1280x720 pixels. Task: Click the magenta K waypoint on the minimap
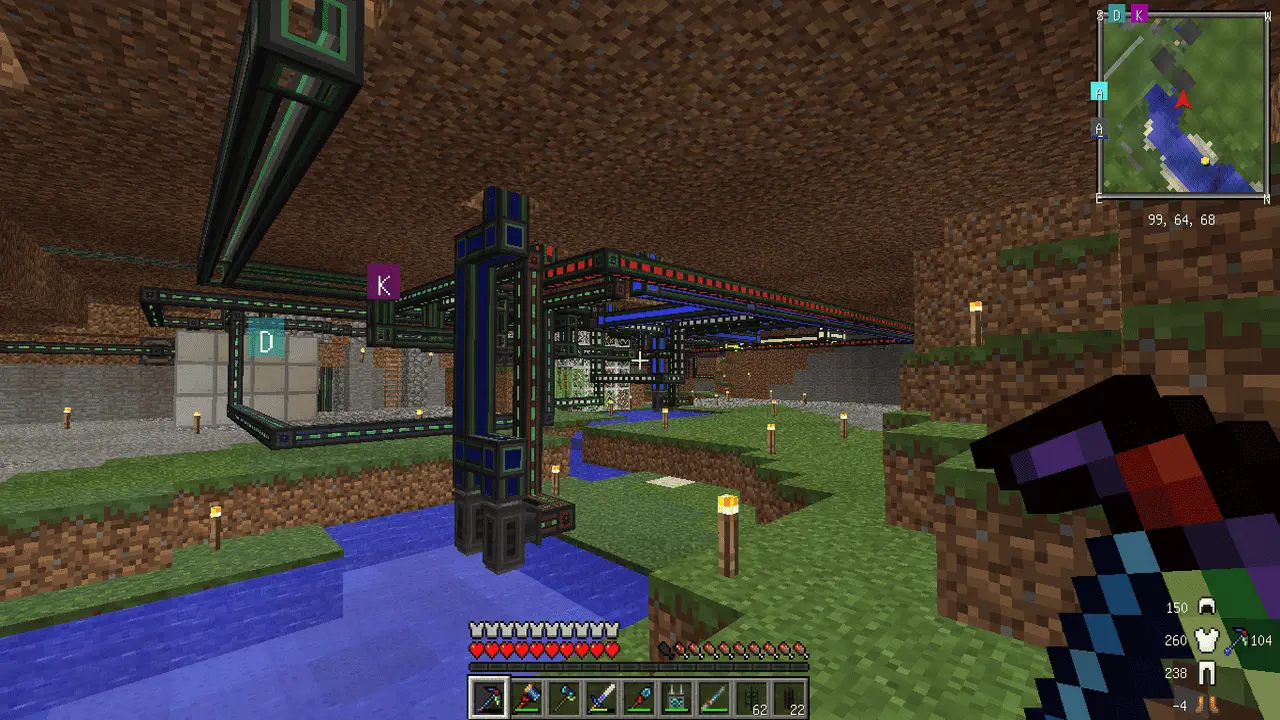point(1139,14)
